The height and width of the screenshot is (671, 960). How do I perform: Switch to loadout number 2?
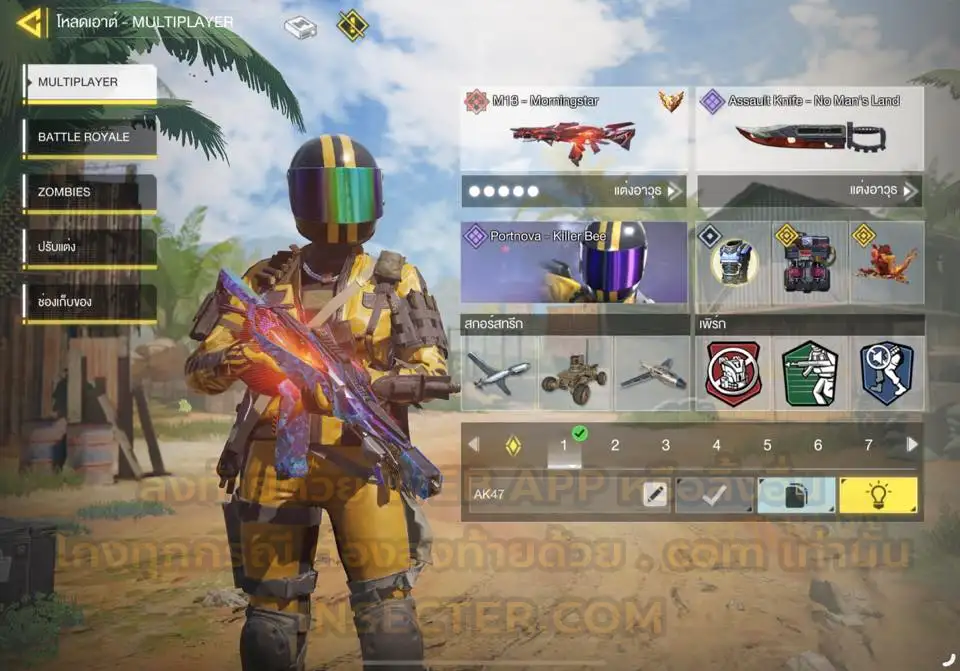coord(615,446)
